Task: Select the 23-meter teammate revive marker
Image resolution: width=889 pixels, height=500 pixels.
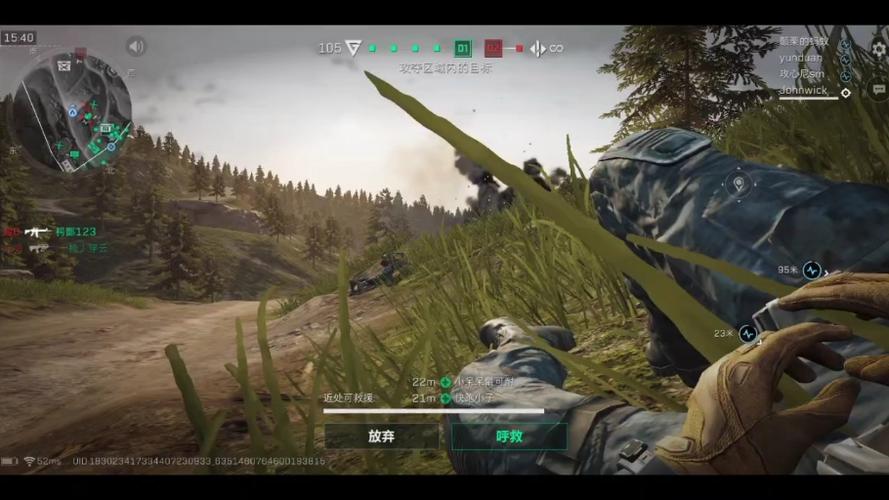Action: (x=747, y=334)
